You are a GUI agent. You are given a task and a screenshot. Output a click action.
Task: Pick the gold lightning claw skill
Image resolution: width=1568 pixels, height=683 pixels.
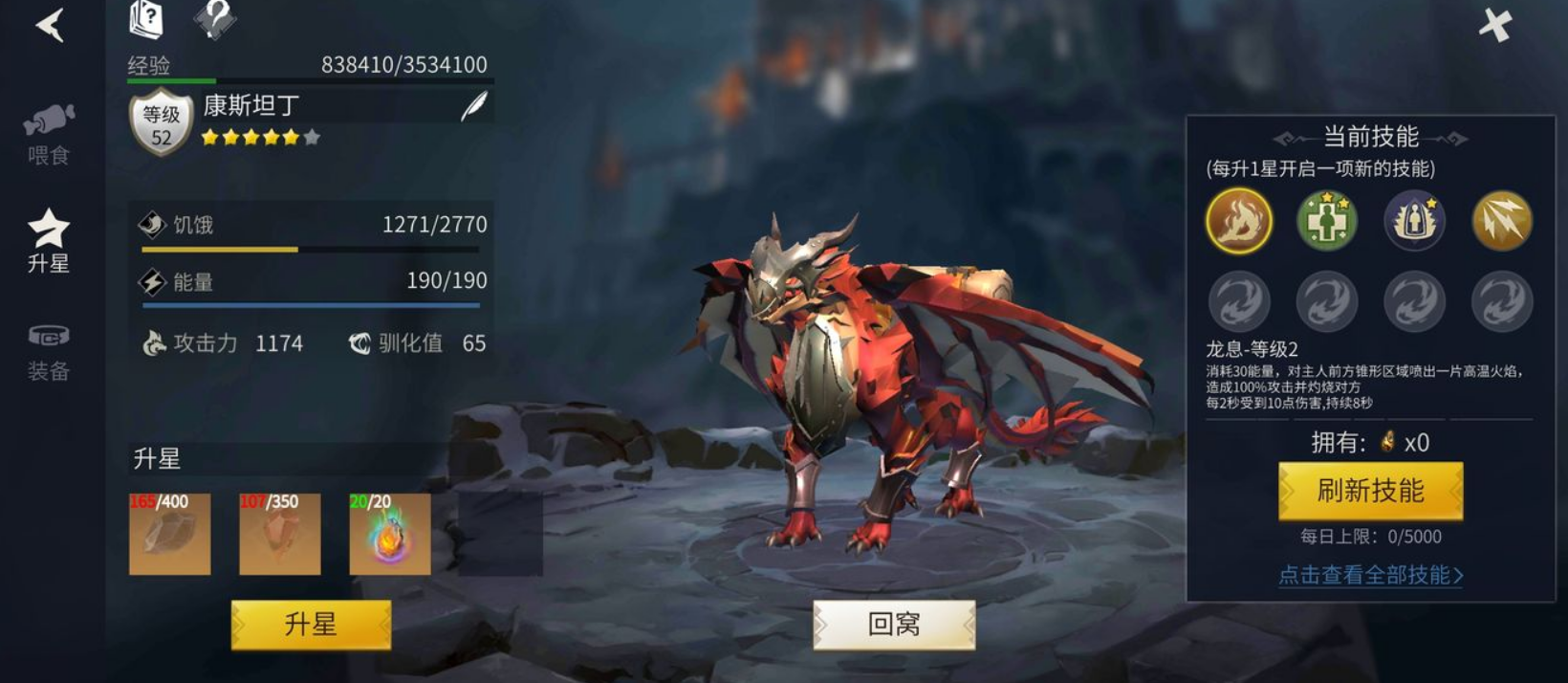(x=1502, y=221)
